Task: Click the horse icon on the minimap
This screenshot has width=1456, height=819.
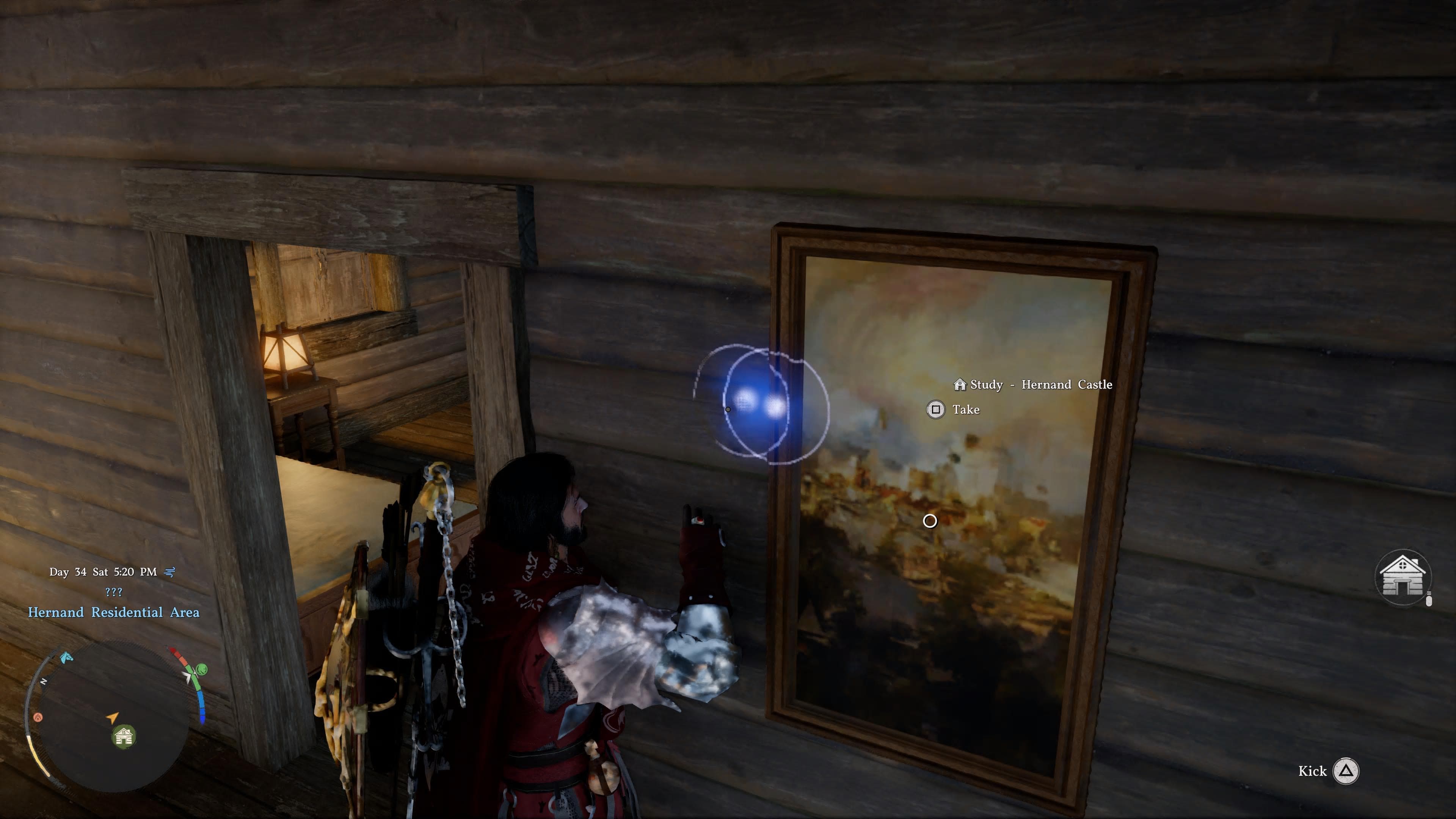Action: (67, 658)
